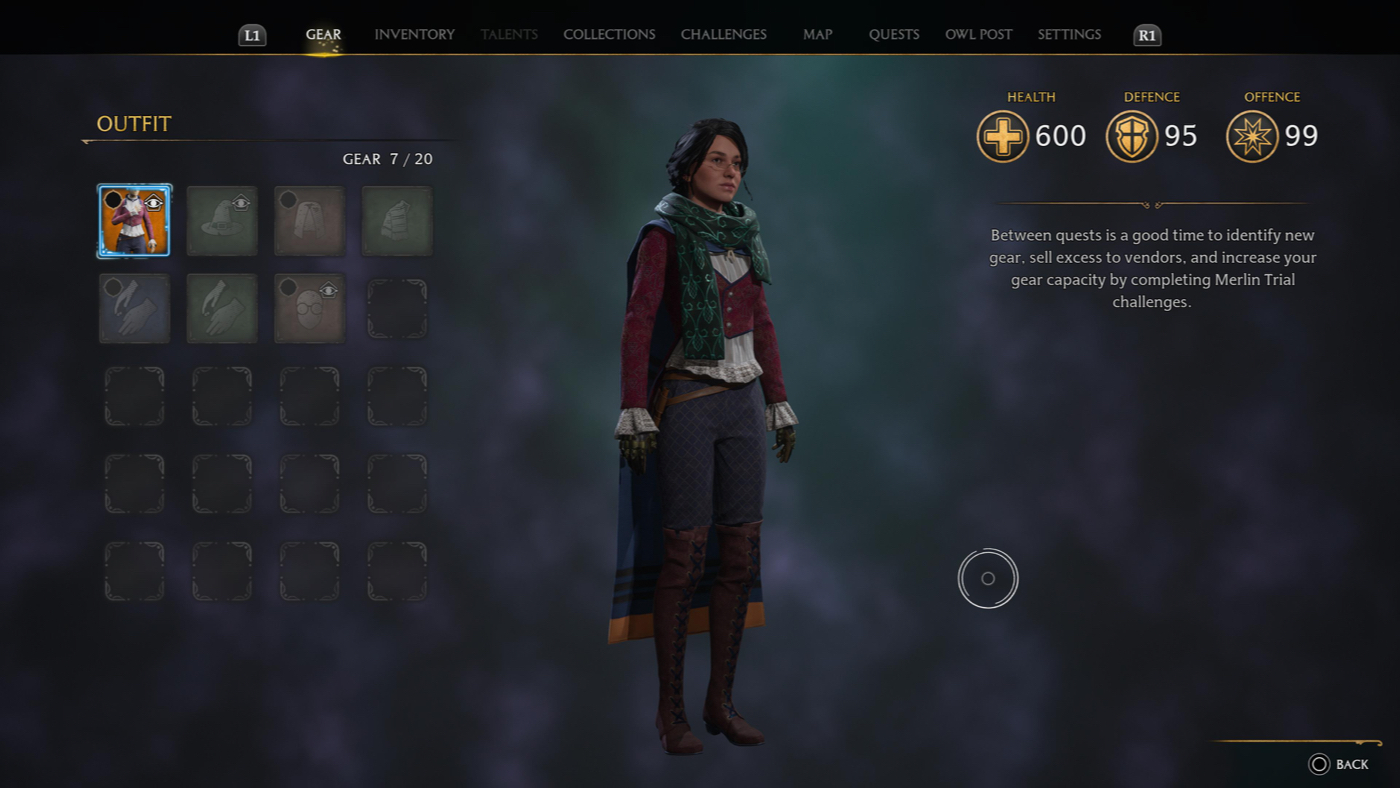Switch to the Inventory tab
Viewport: 1400px width, 788px height.
(414, 34)
